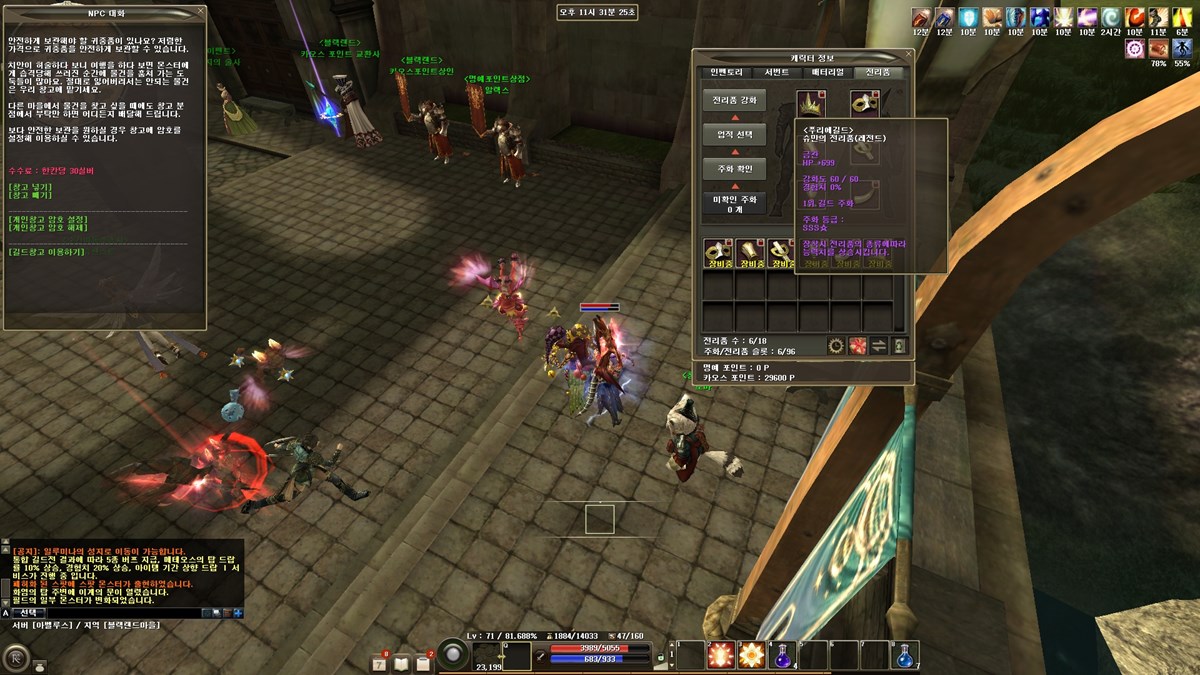1200x675 pixels.
Task: Open the chat channel 선택 selector
Action: (29, 612)
